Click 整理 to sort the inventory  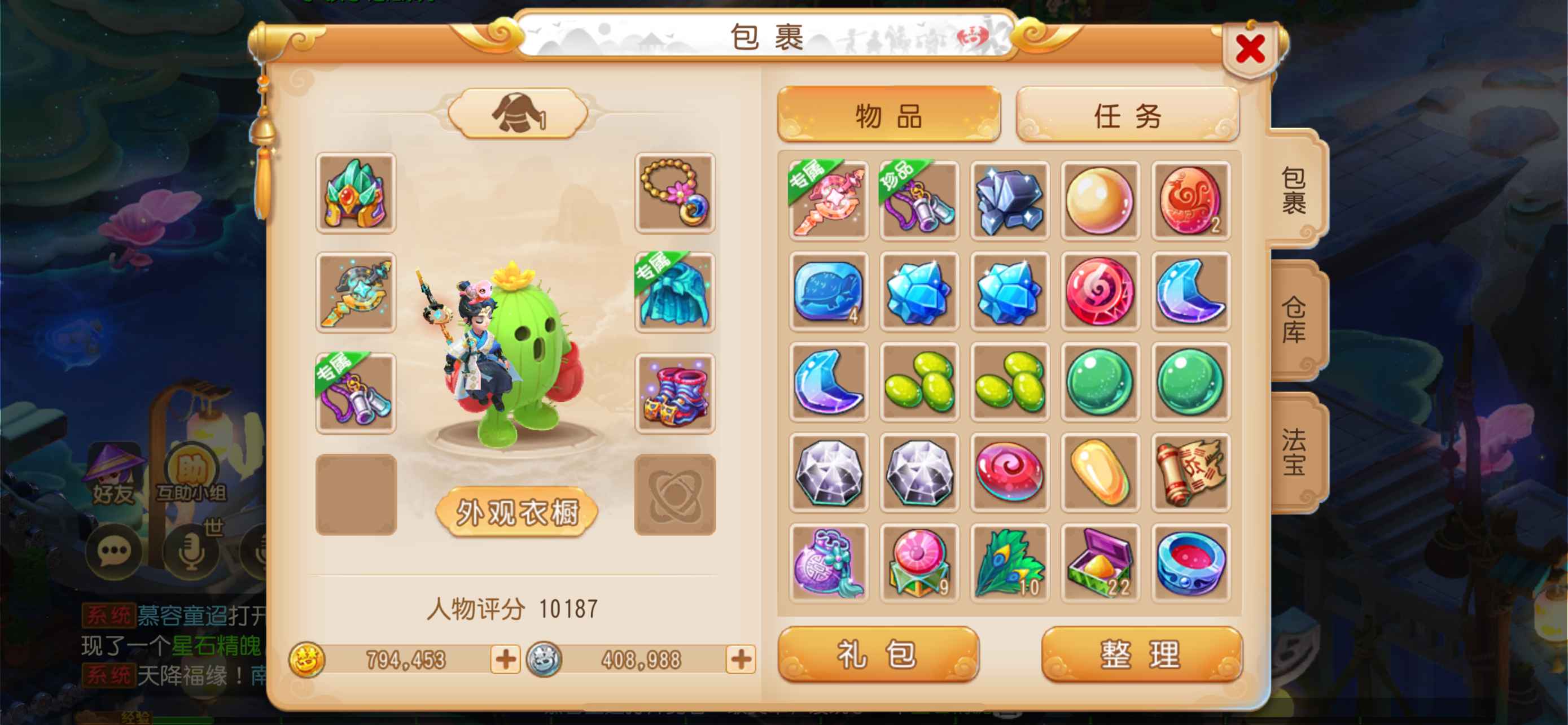pyautogui.click(x=1141, y=653)
